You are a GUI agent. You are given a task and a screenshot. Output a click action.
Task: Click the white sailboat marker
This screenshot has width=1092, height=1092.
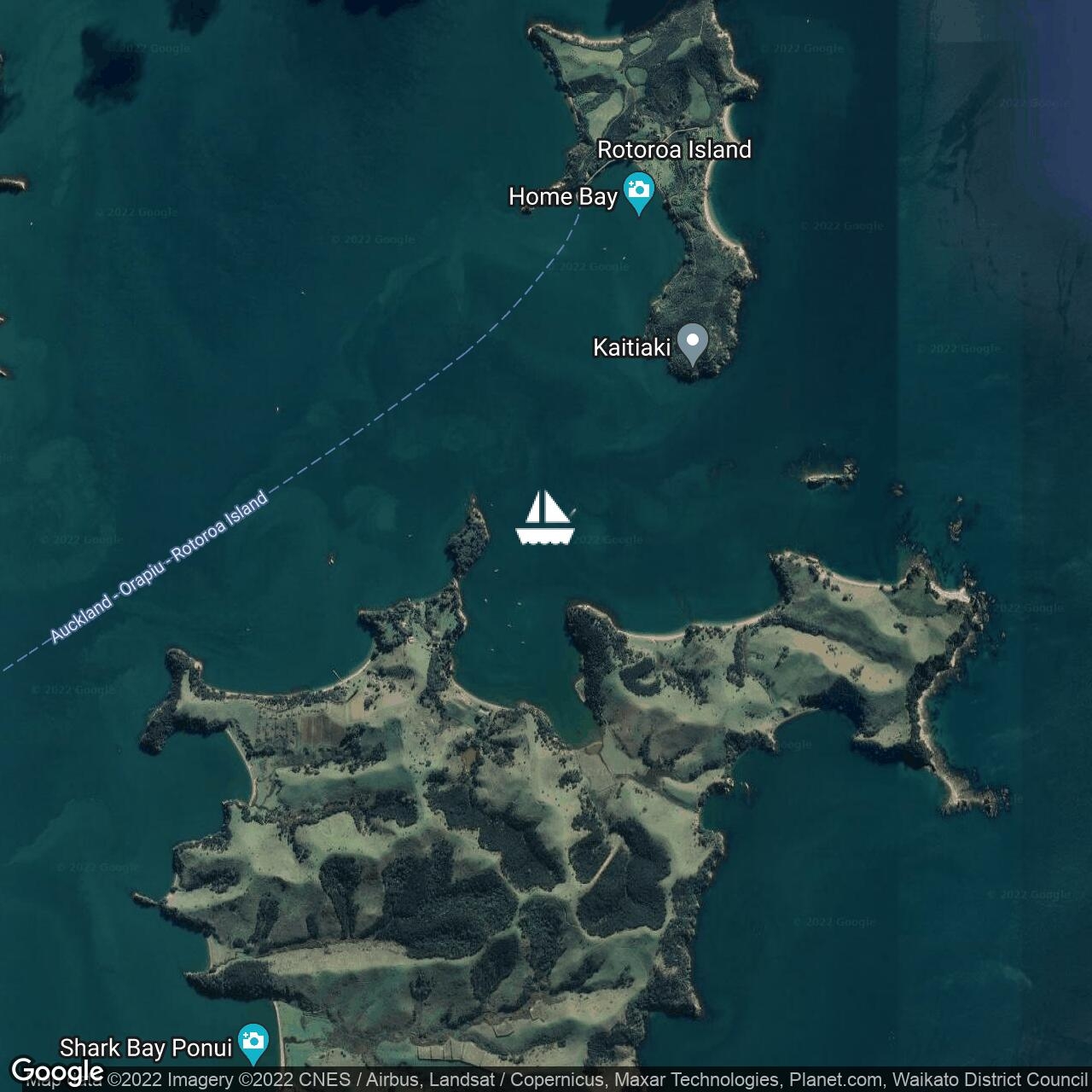pos(545,518)
